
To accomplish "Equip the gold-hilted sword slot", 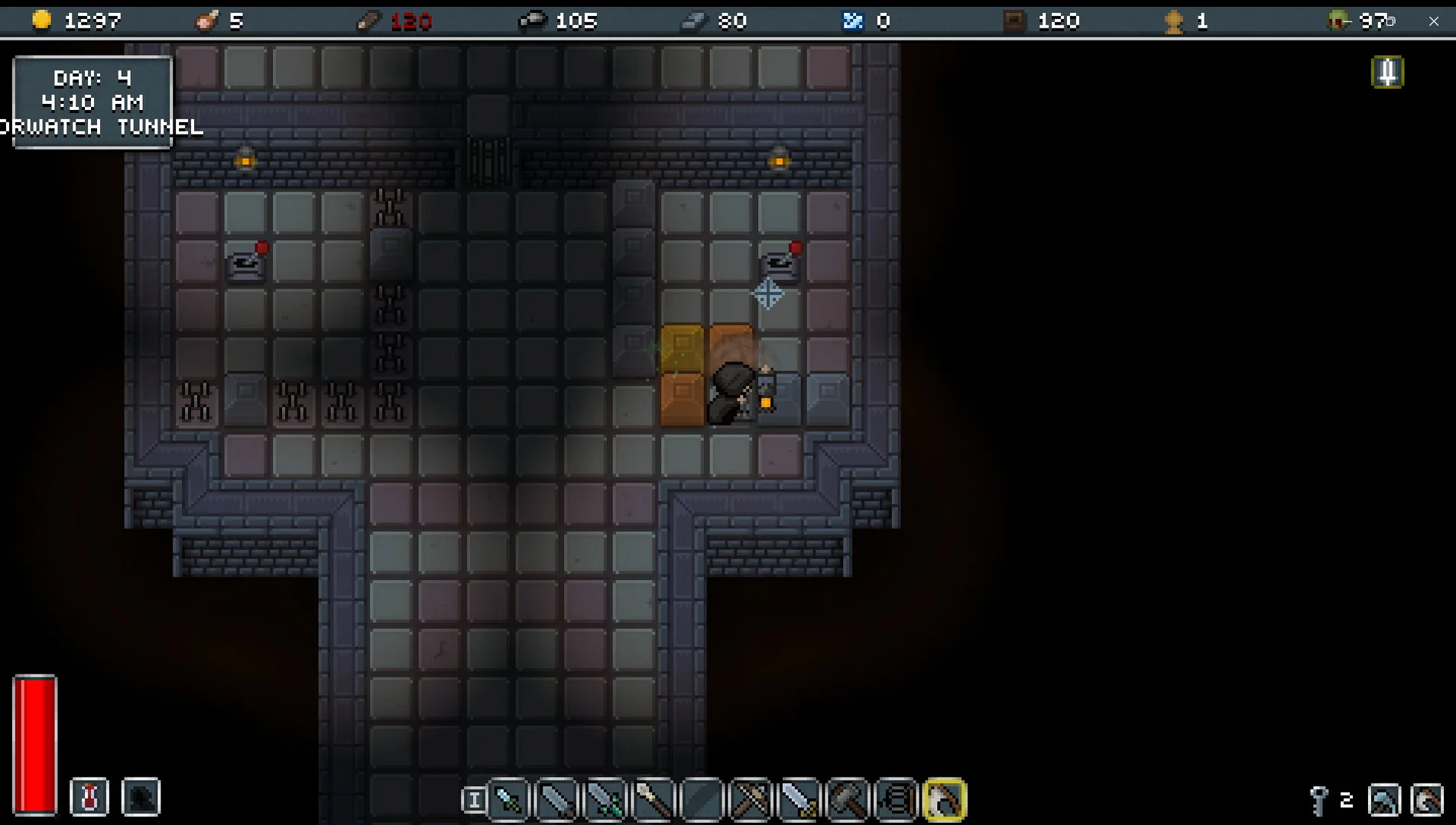I will pyautogui.click(x=799, y=800).
